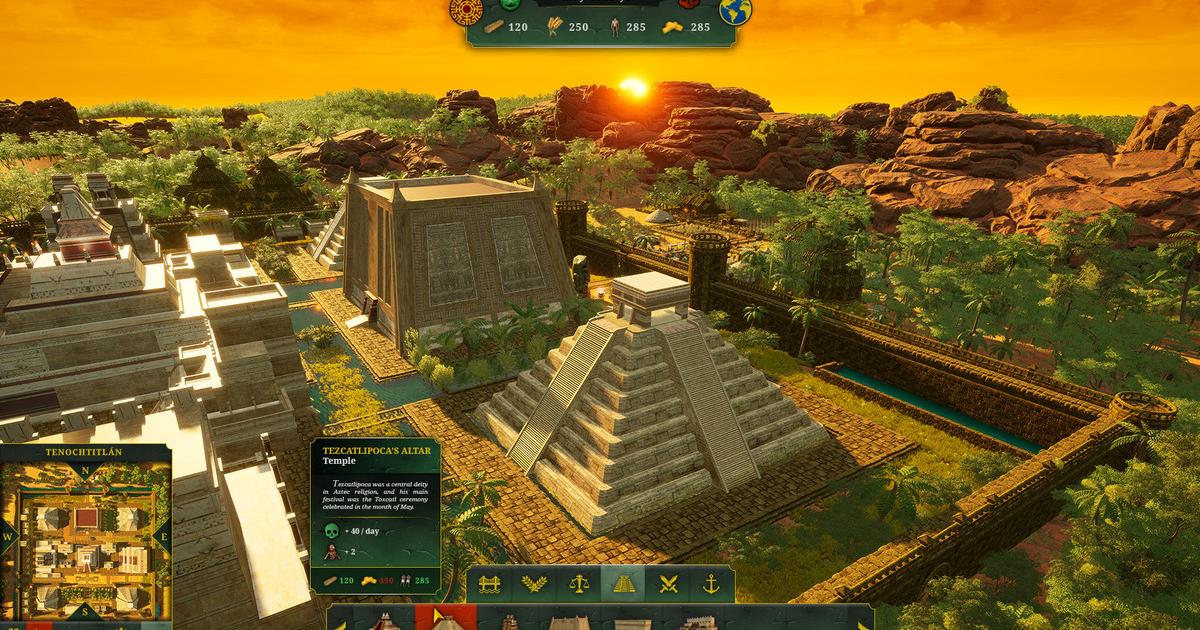Select the anchor naval build category
Image resolution: width=1200 pixels, height=630 pixels.
point(712,584)
